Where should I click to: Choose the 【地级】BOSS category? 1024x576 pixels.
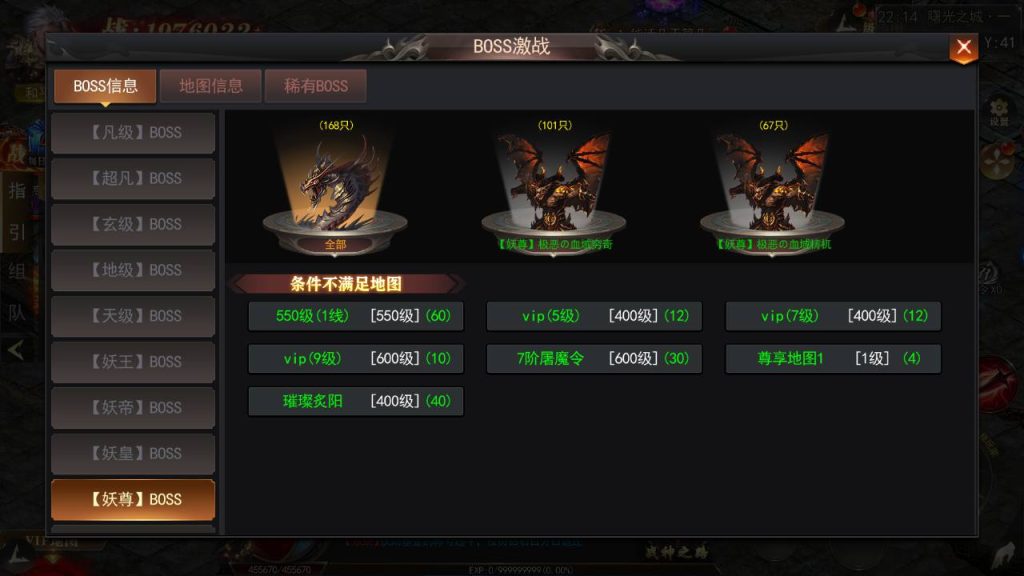(x=133, y=271)
